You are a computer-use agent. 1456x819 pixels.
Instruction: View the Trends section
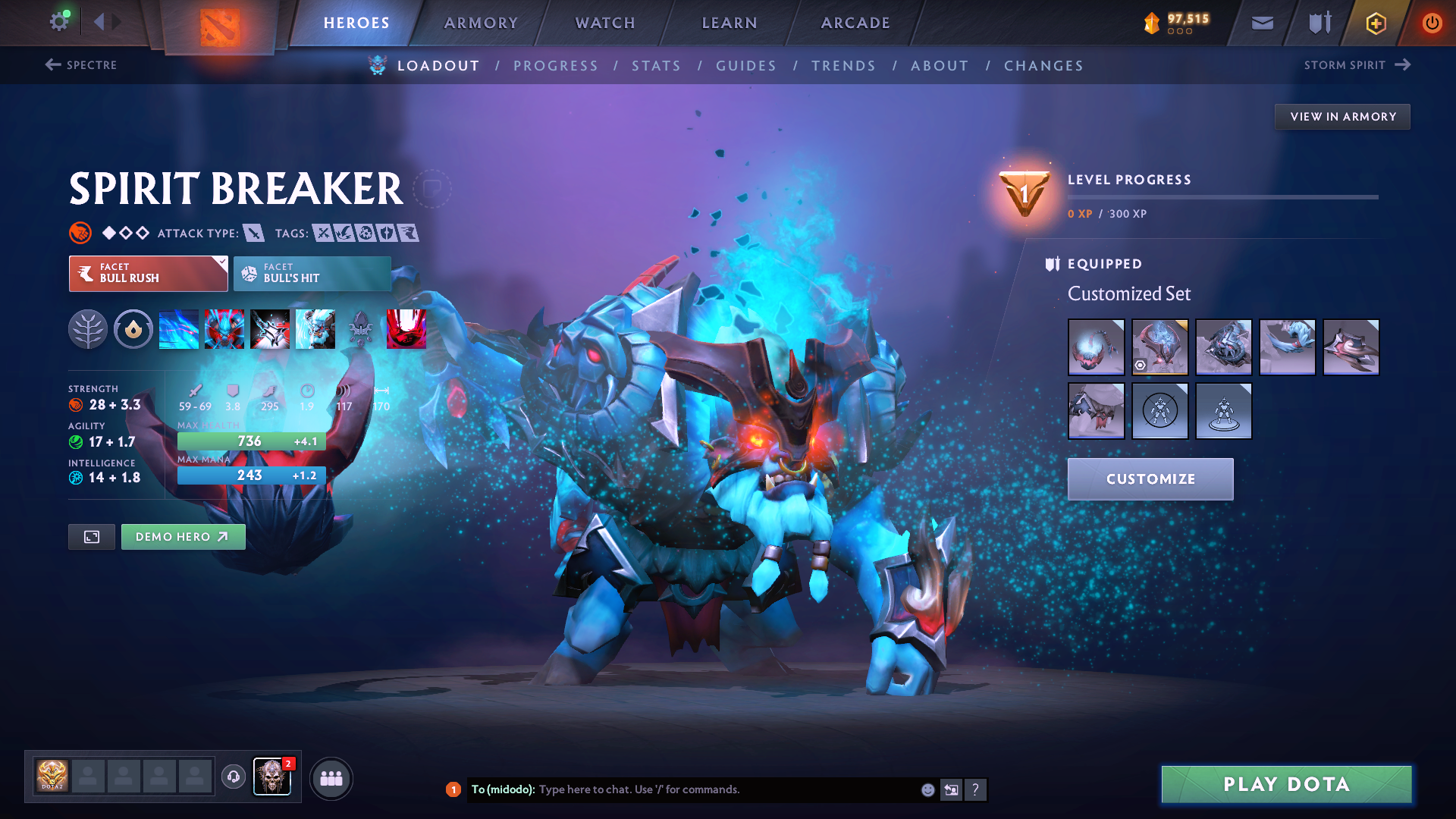pos(843,66)
